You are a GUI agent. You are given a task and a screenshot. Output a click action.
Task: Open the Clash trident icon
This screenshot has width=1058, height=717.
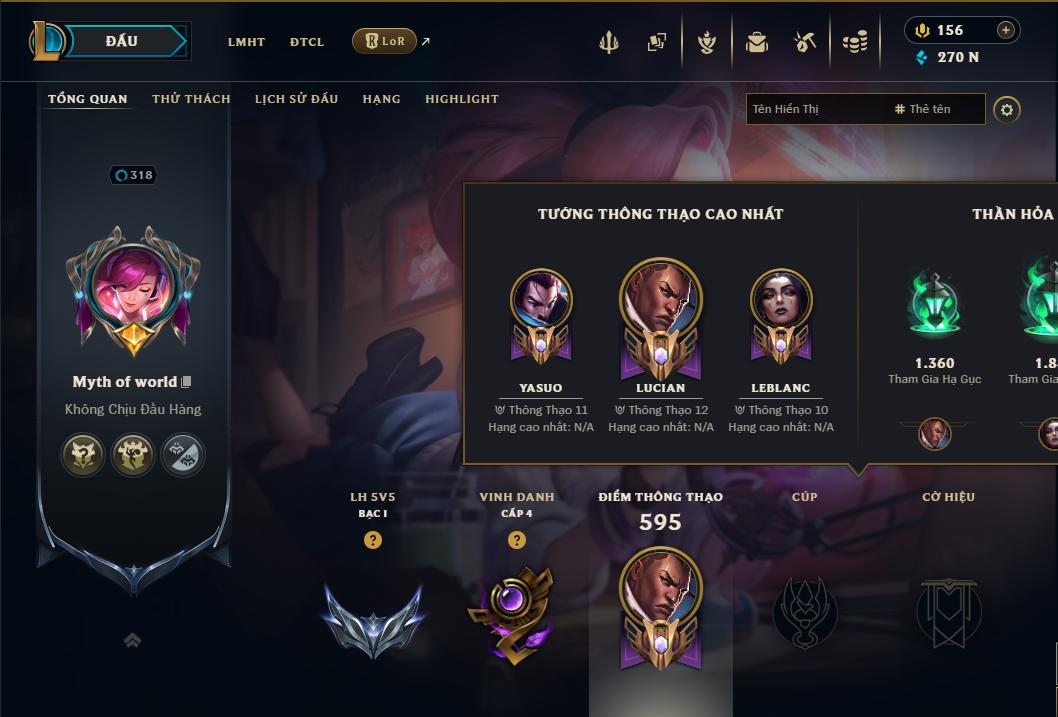(609, 42)
